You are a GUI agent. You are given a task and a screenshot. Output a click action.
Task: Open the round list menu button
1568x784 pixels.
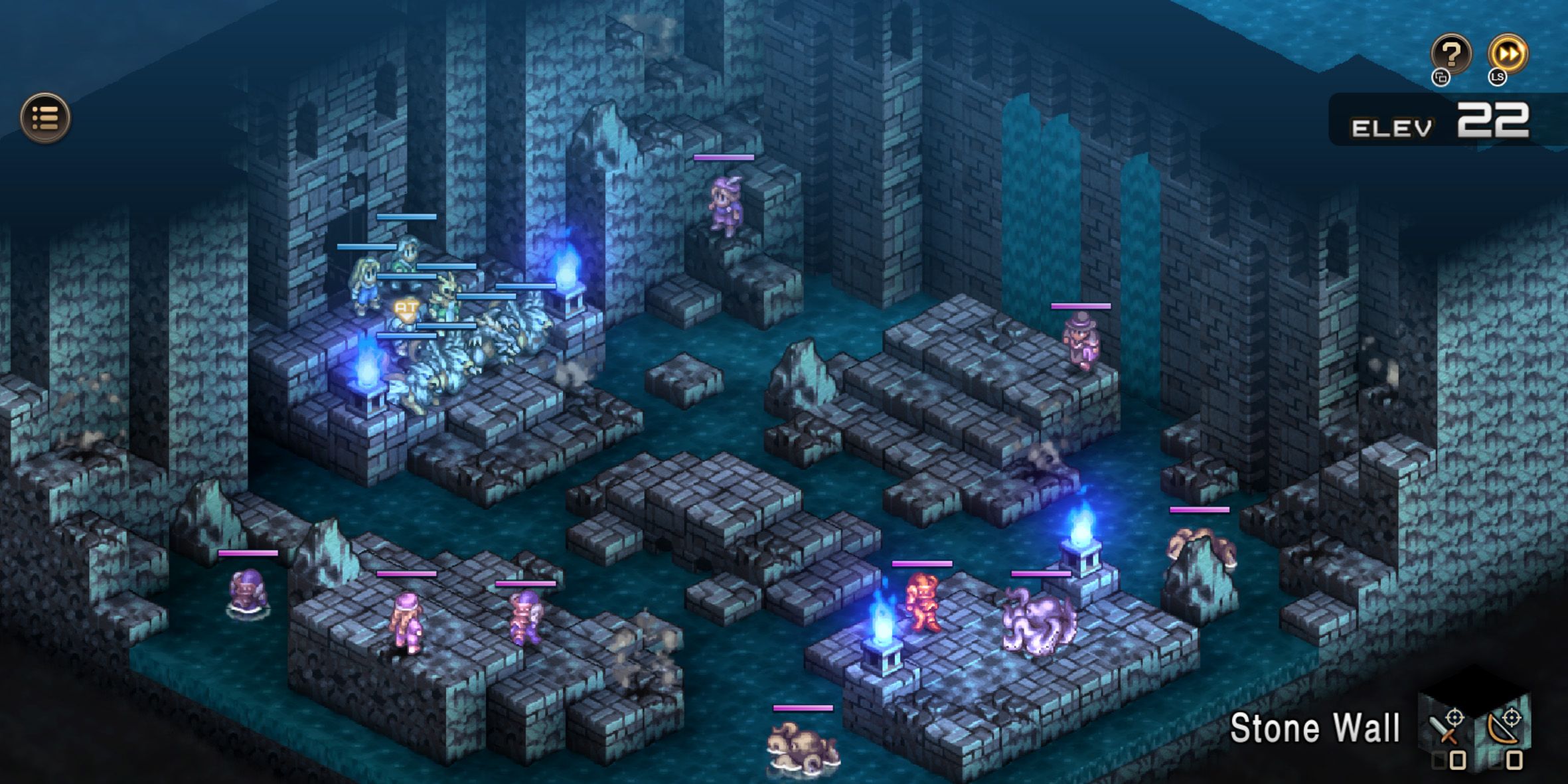45,118
